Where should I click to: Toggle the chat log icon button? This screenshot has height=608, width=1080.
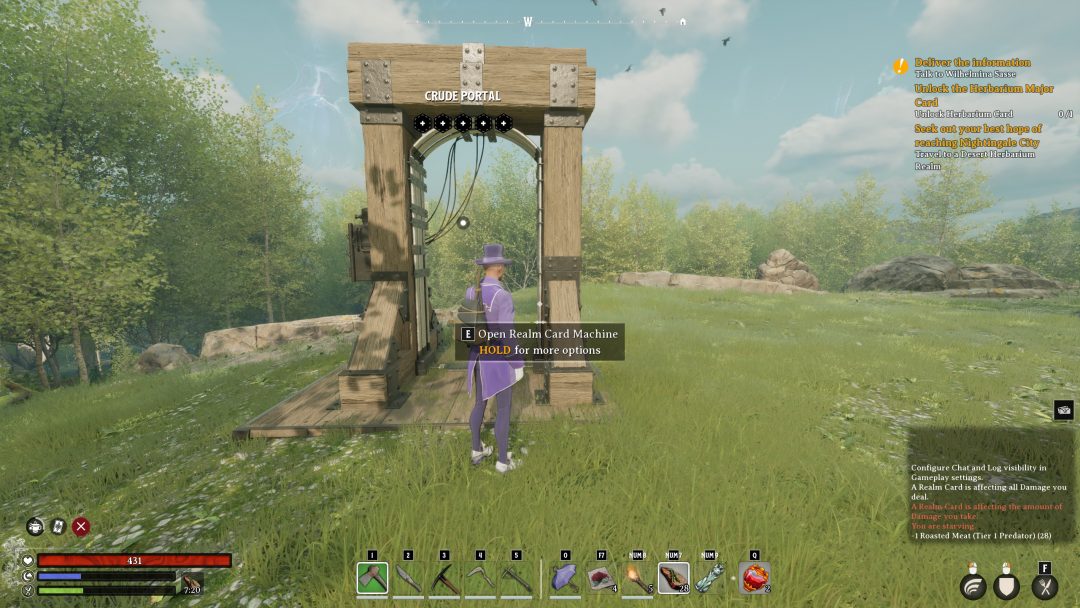[1063, 409]
